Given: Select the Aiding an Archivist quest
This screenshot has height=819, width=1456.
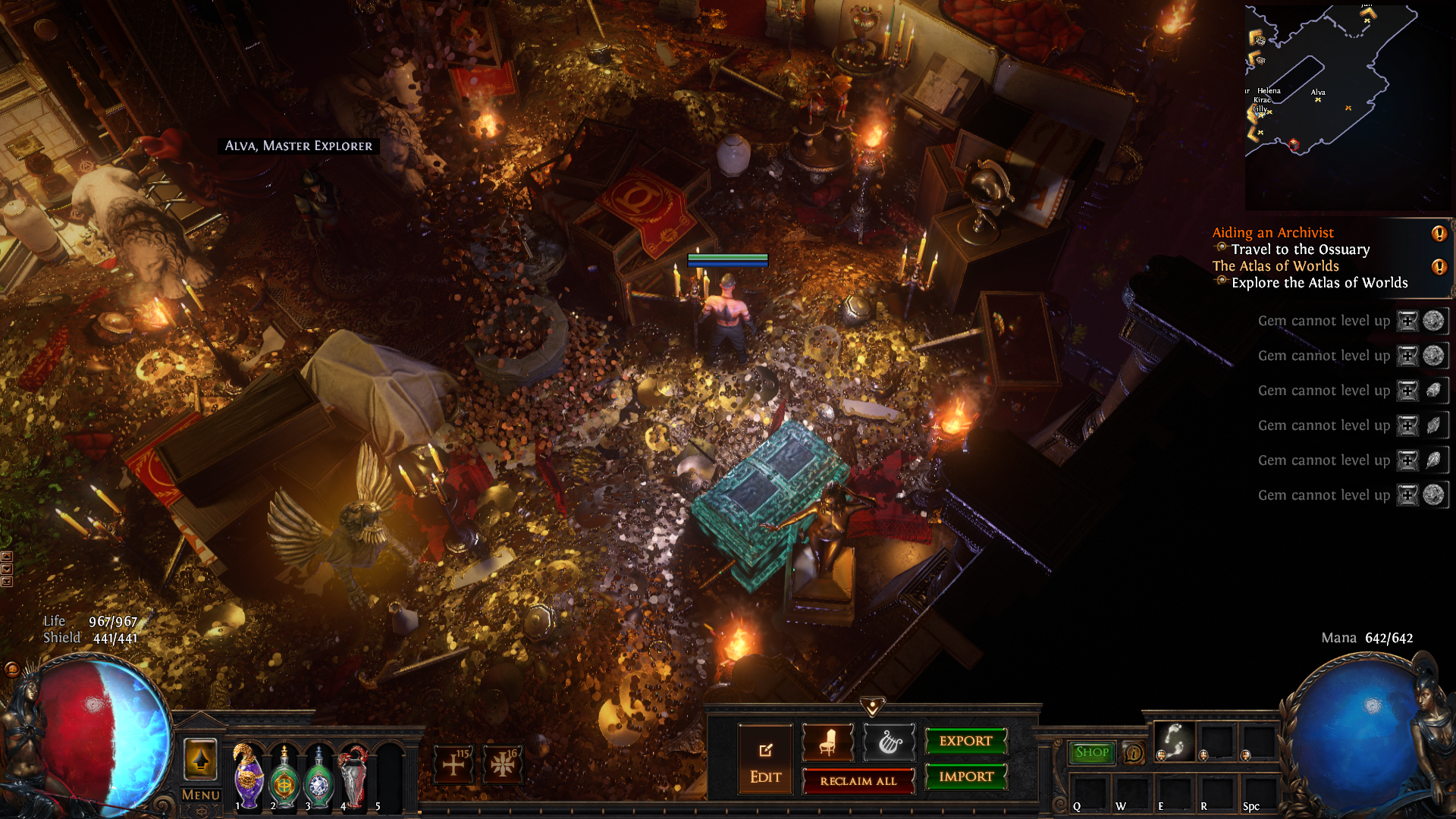Looking at the screenshot, I should (x=1272, y=233).
